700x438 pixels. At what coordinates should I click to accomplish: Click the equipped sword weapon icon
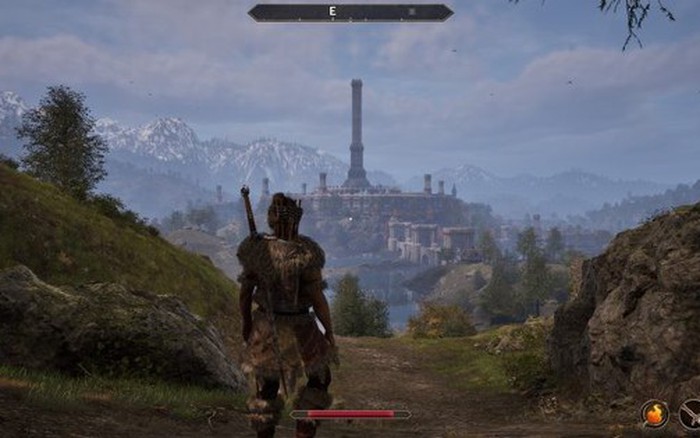(x=690, y=414)
